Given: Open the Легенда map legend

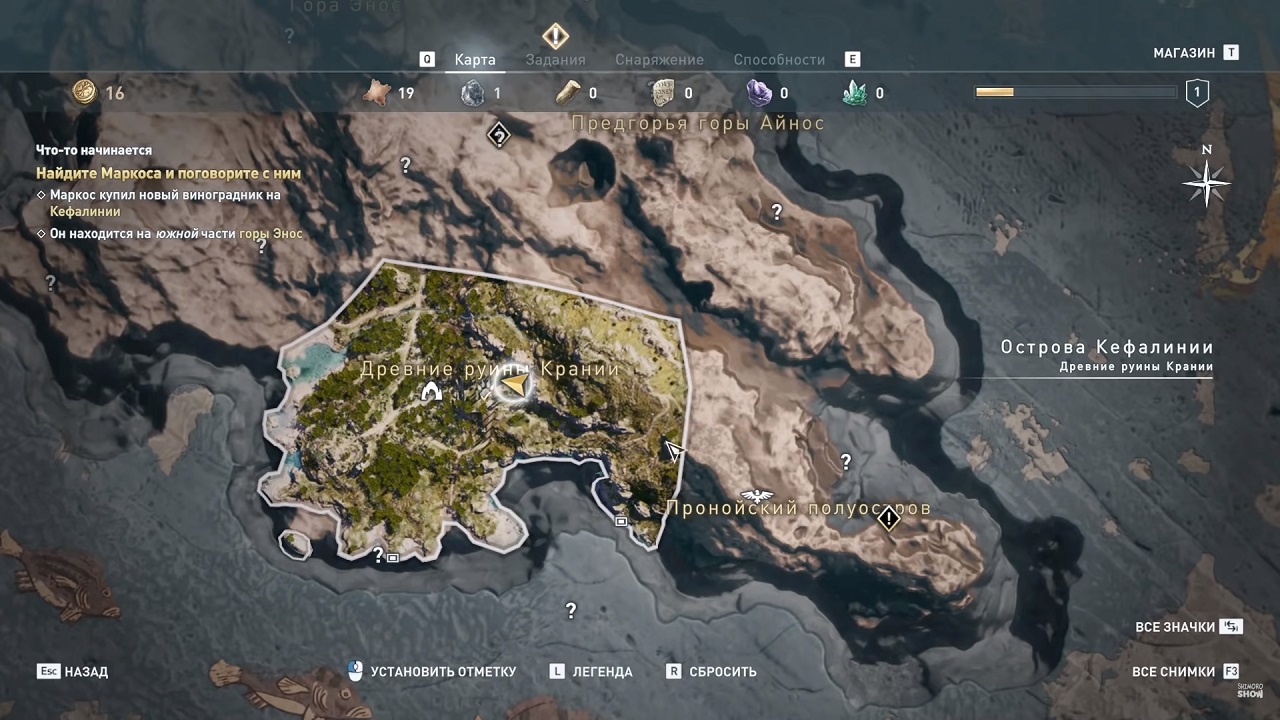Looking at the screenshot, I should 601,672.
